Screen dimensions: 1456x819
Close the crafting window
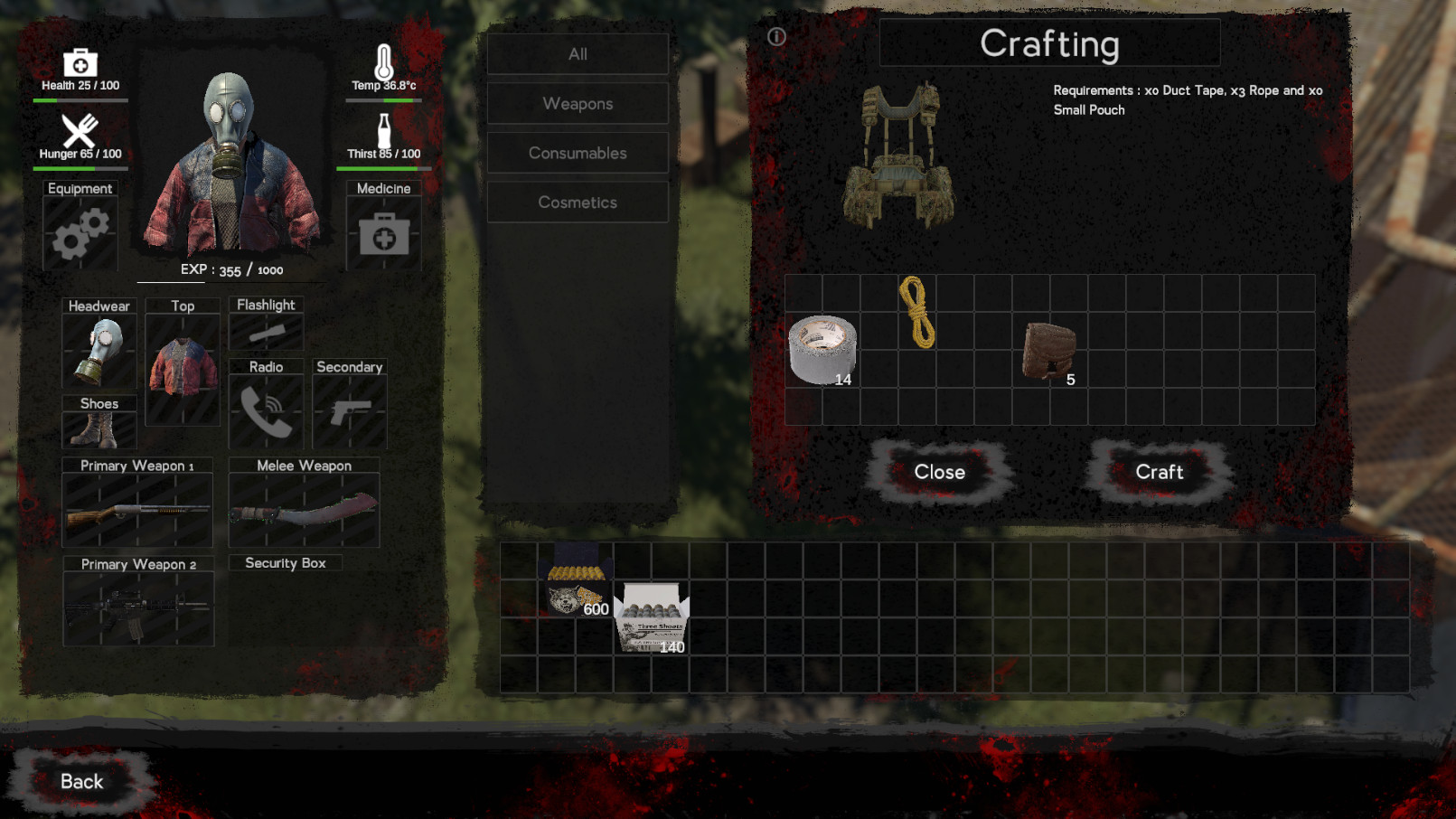[x=940, y=472]
